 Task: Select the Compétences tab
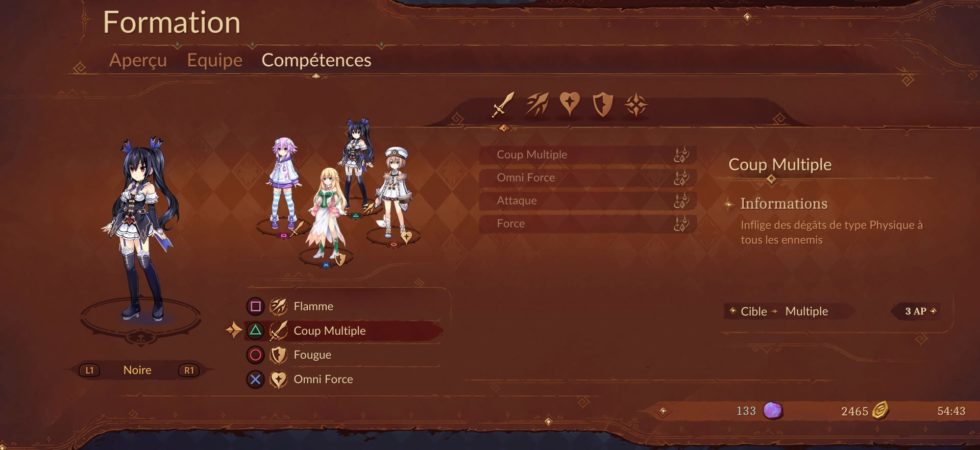click(316, 60)
